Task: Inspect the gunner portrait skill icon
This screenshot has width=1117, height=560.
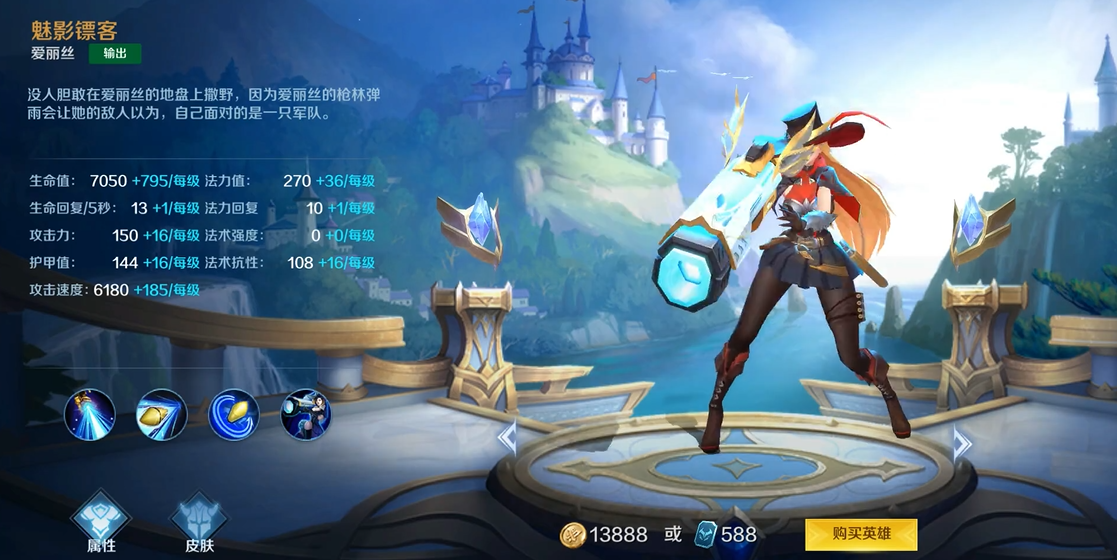Action: point(306,415)
